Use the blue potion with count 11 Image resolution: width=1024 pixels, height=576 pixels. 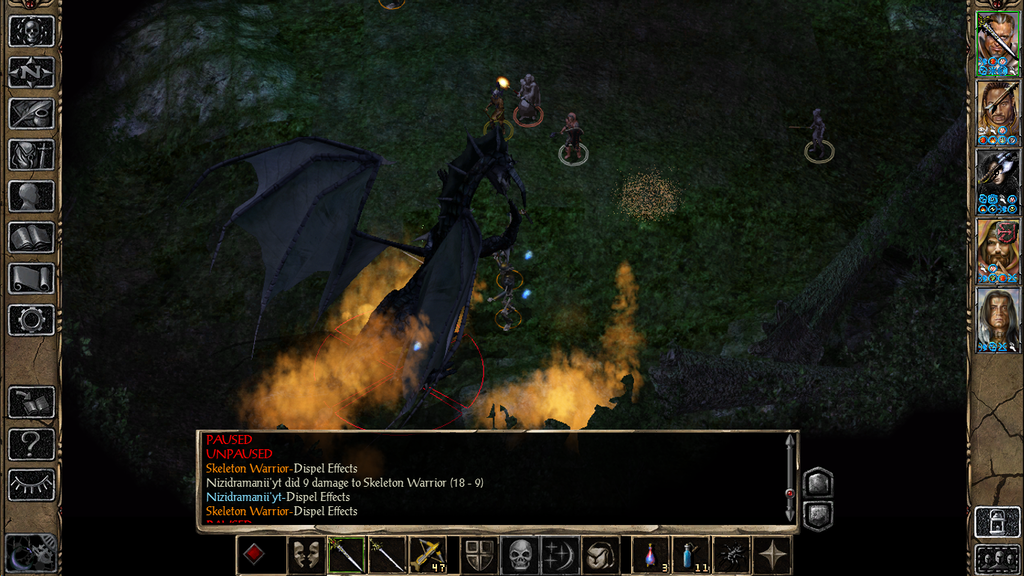[690, 555]
